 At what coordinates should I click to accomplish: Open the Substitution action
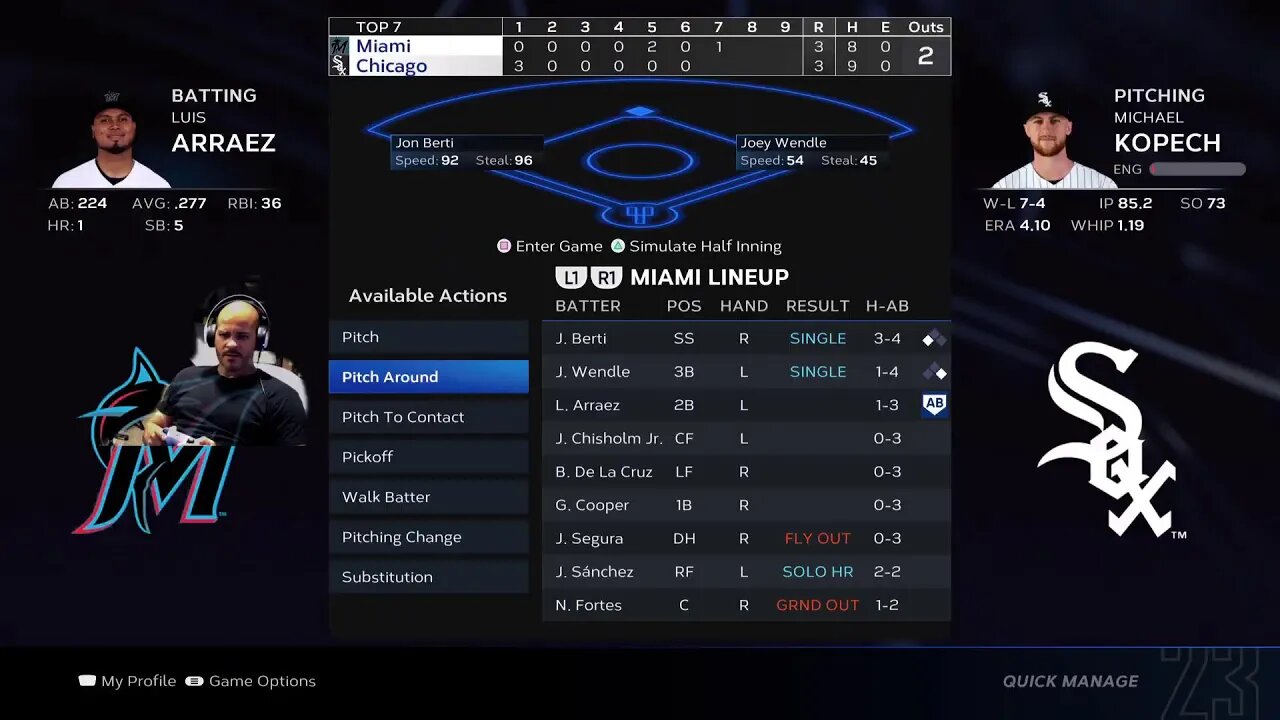[428, 577]
